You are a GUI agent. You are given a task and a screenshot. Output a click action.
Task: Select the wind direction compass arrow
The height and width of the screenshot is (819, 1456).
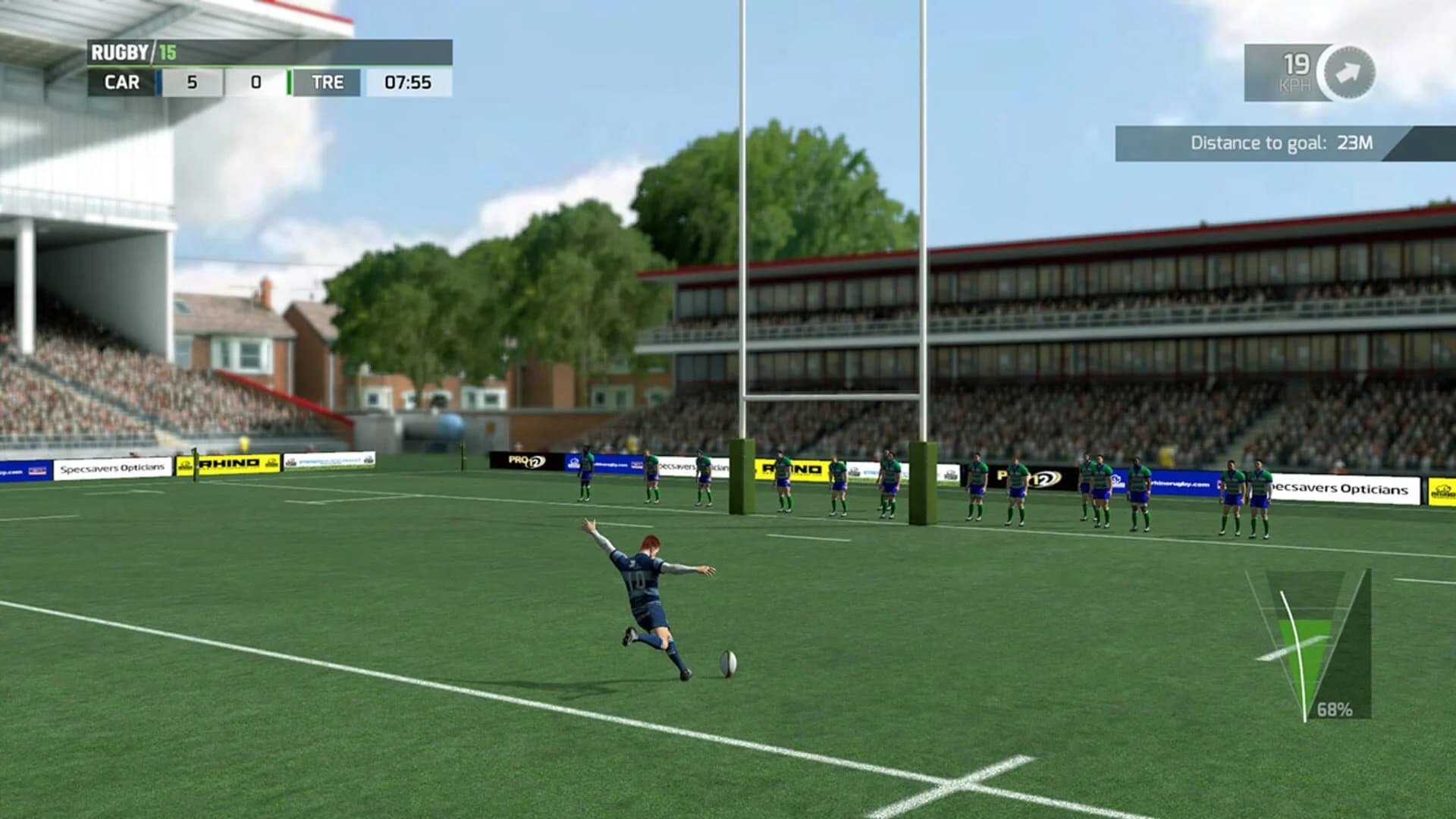tap(1347, 72)
